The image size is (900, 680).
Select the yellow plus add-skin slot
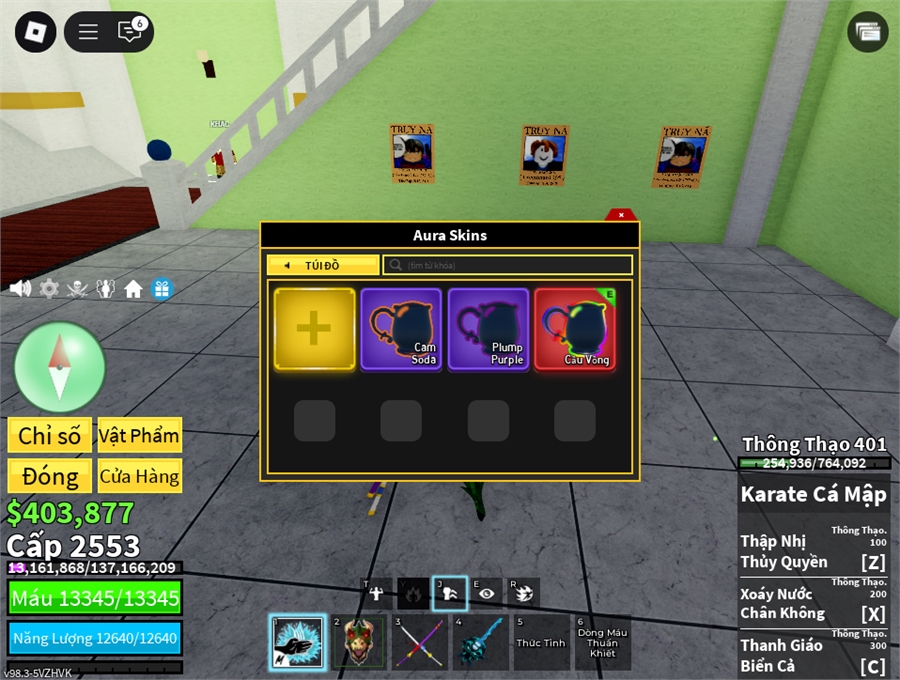click(x=314, y=329)
